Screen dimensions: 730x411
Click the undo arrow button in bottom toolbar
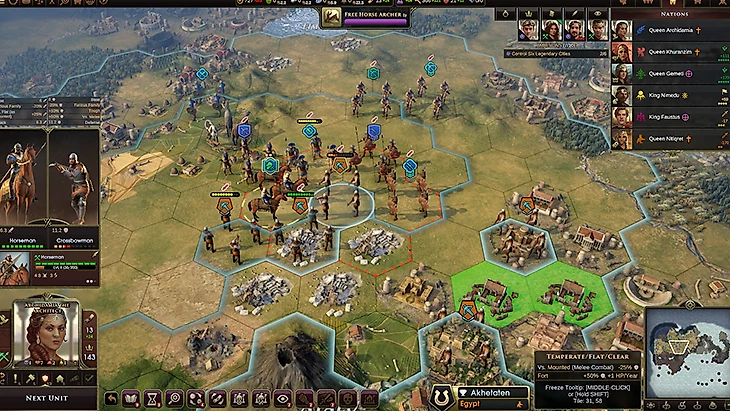point(110,398)
